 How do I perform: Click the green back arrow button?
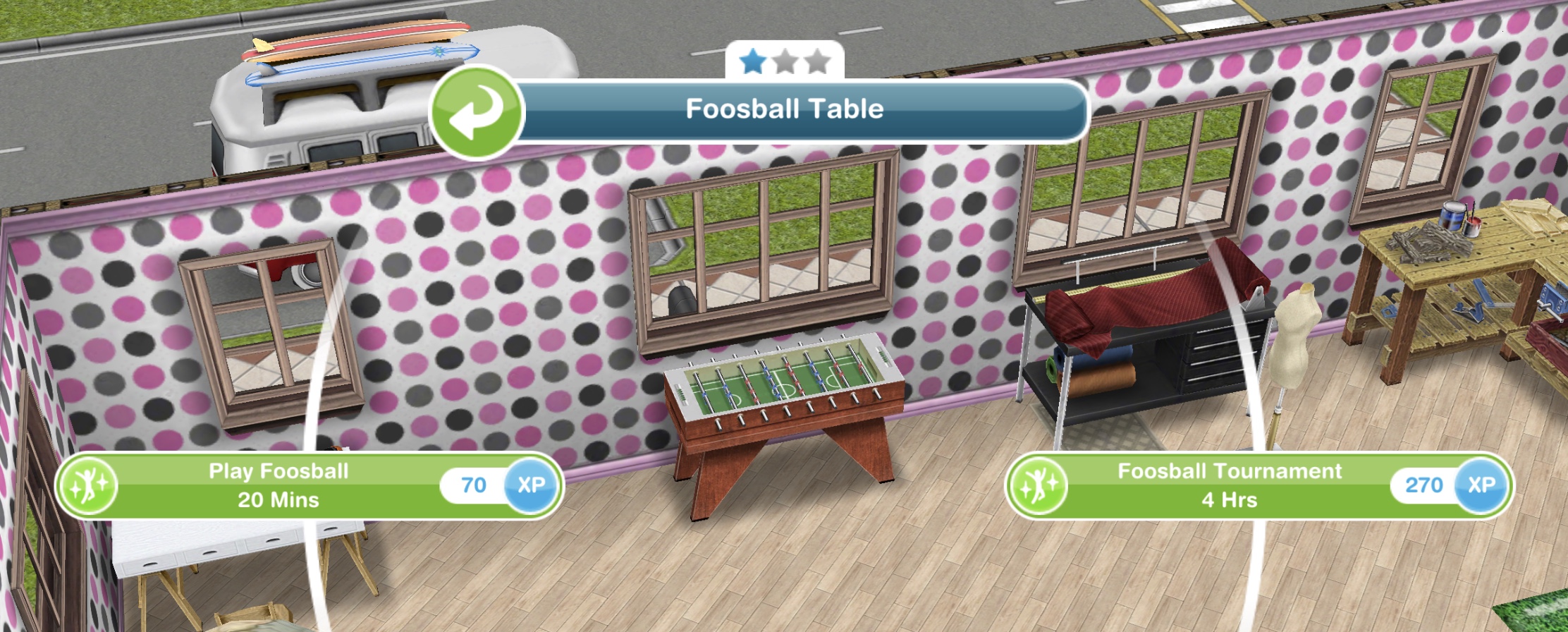click(477, 112)
